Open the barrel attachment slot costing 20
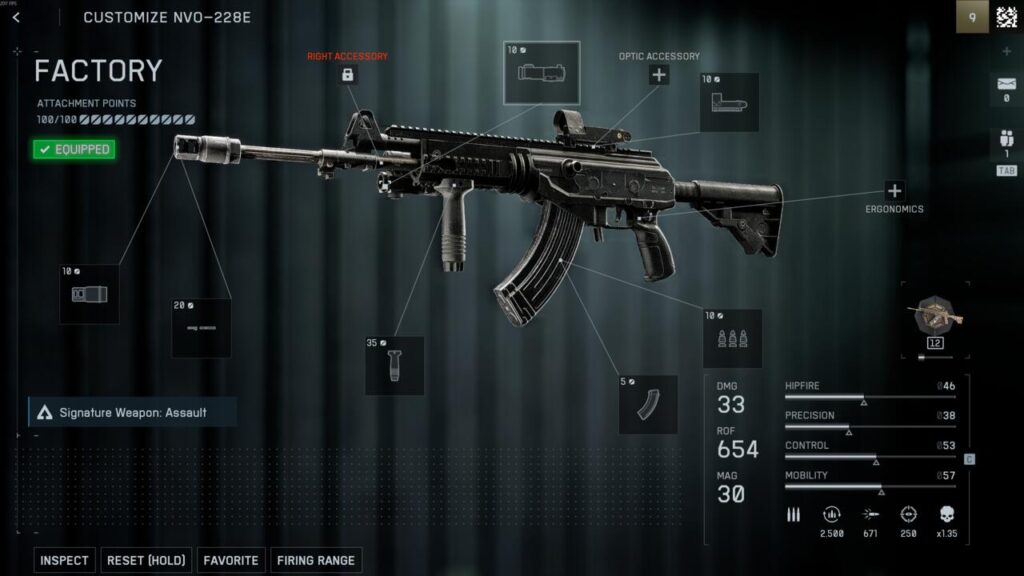This screenshot has width=1024, height=576. (201, 327)
